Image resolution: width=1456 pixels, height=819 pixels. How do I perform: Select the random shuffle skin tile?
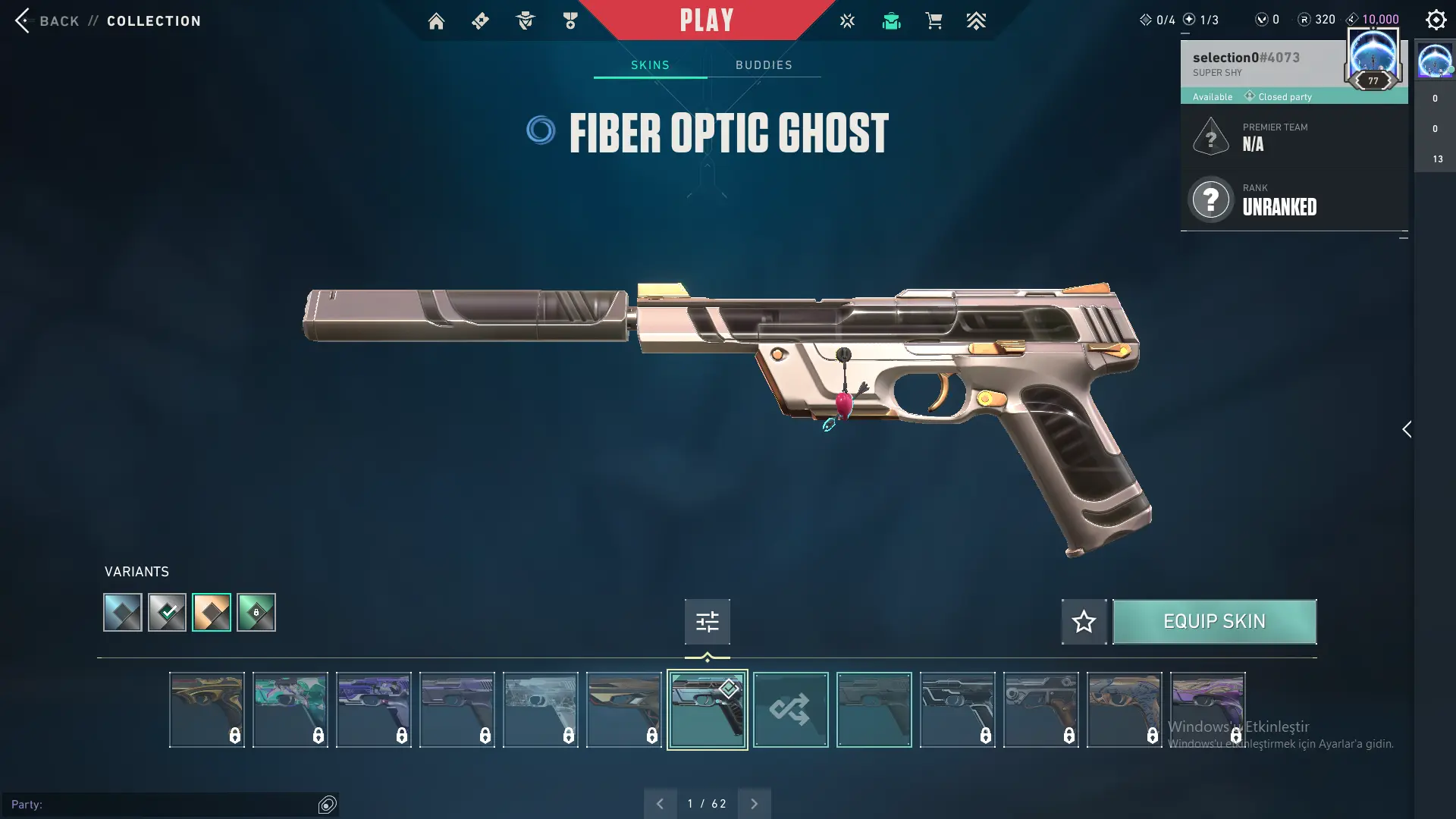click(x=790, y=710)
